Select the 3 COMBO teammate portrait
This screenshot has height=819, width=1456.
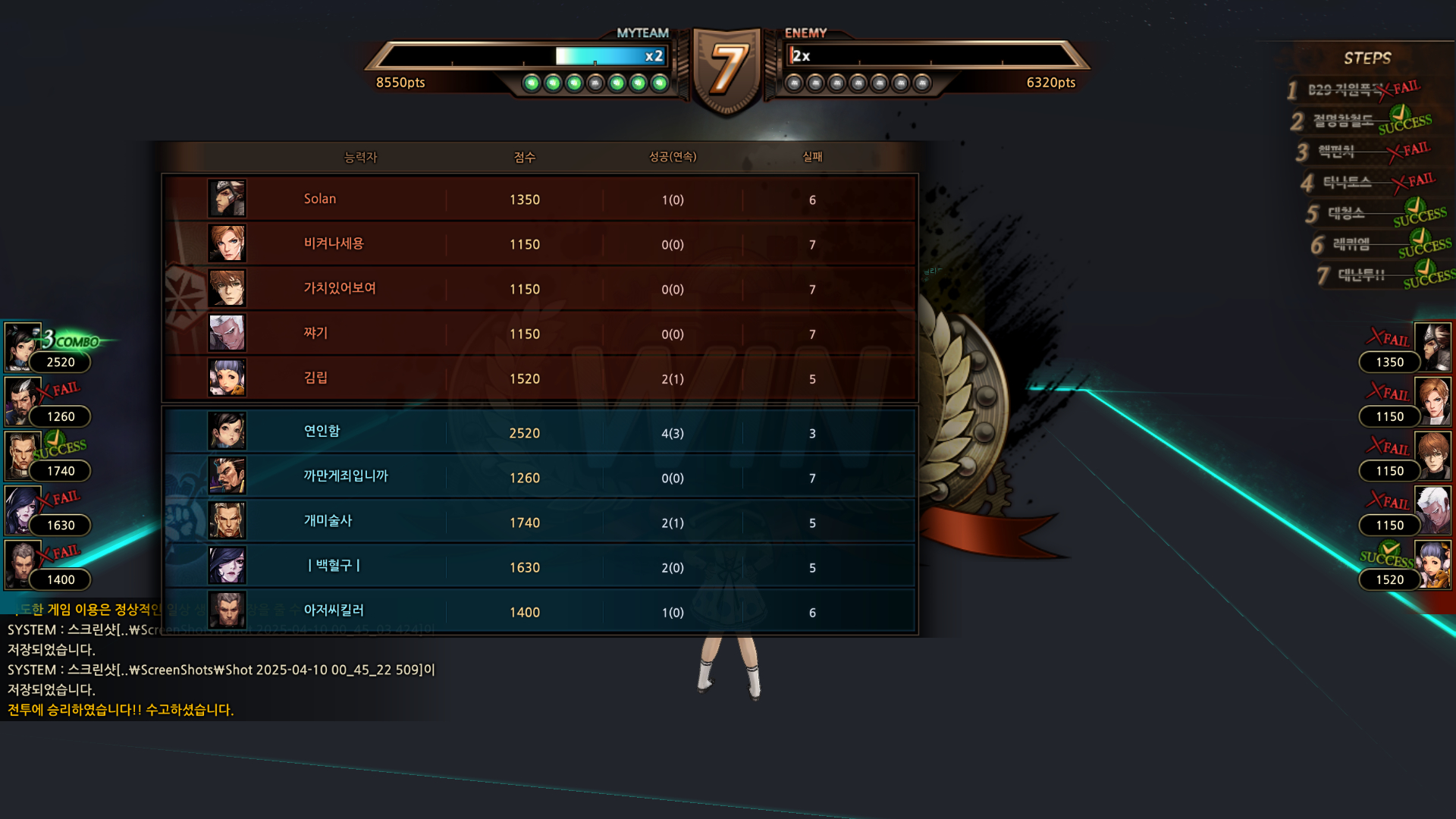(23, 347)
